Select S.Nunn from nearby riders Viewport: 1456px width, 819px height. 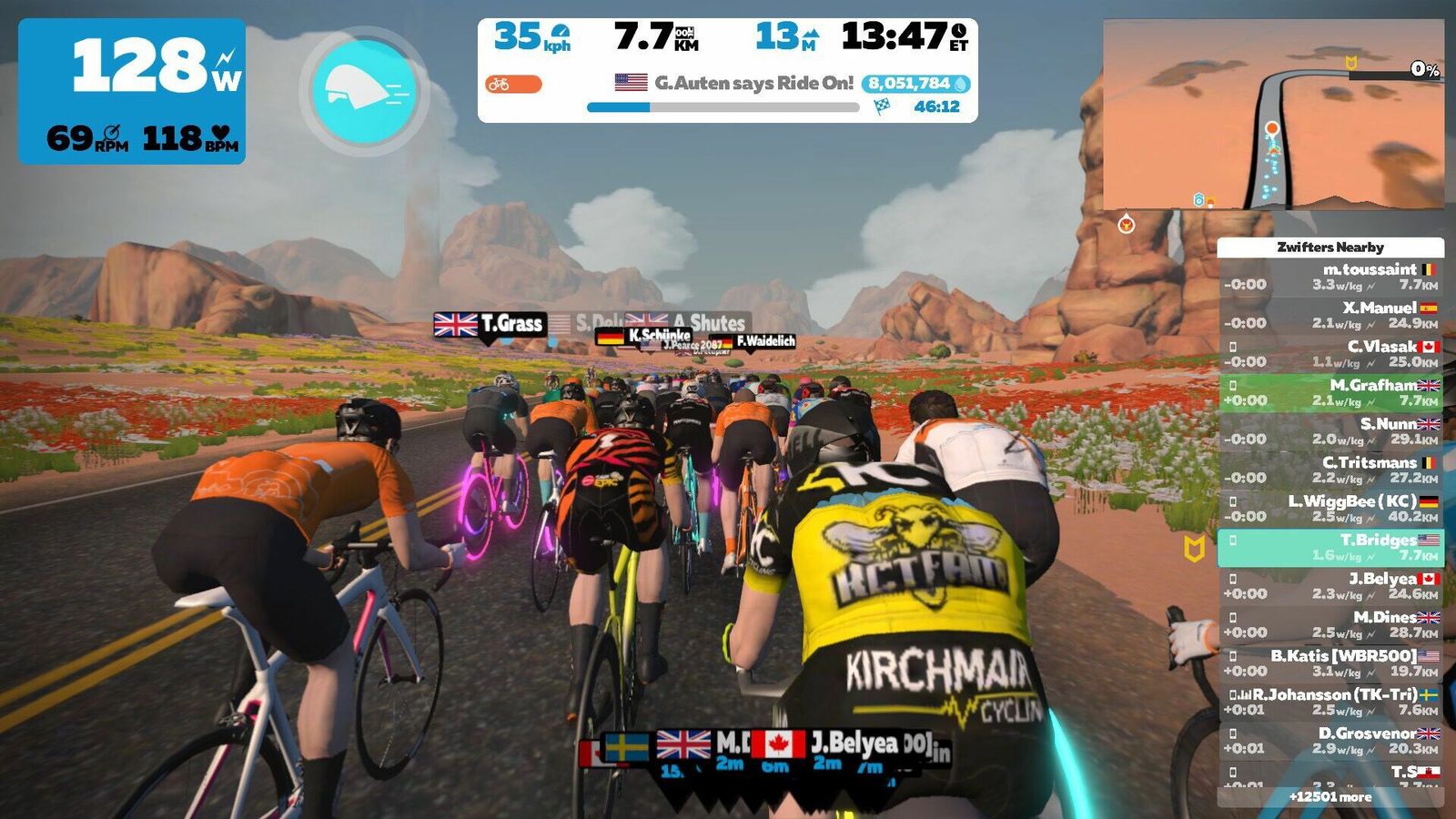tap(1330, 431)
